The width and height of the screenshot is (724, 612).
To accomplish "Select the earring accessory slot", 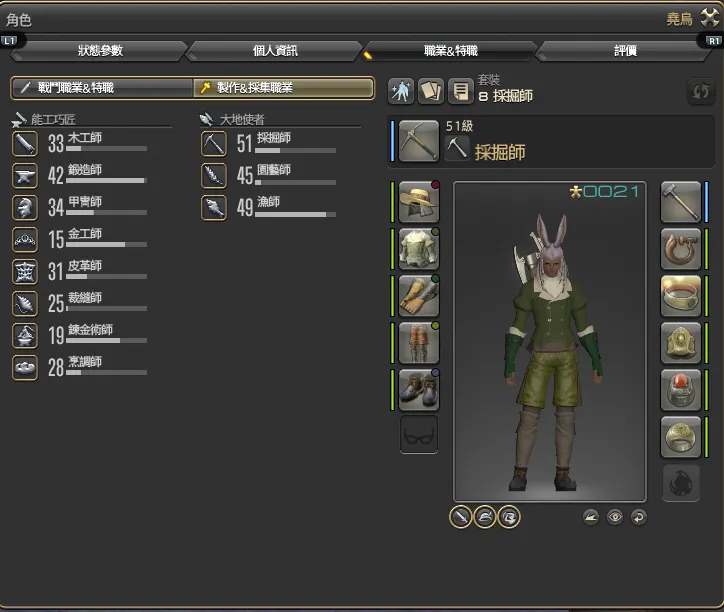I will coord(681,249).
